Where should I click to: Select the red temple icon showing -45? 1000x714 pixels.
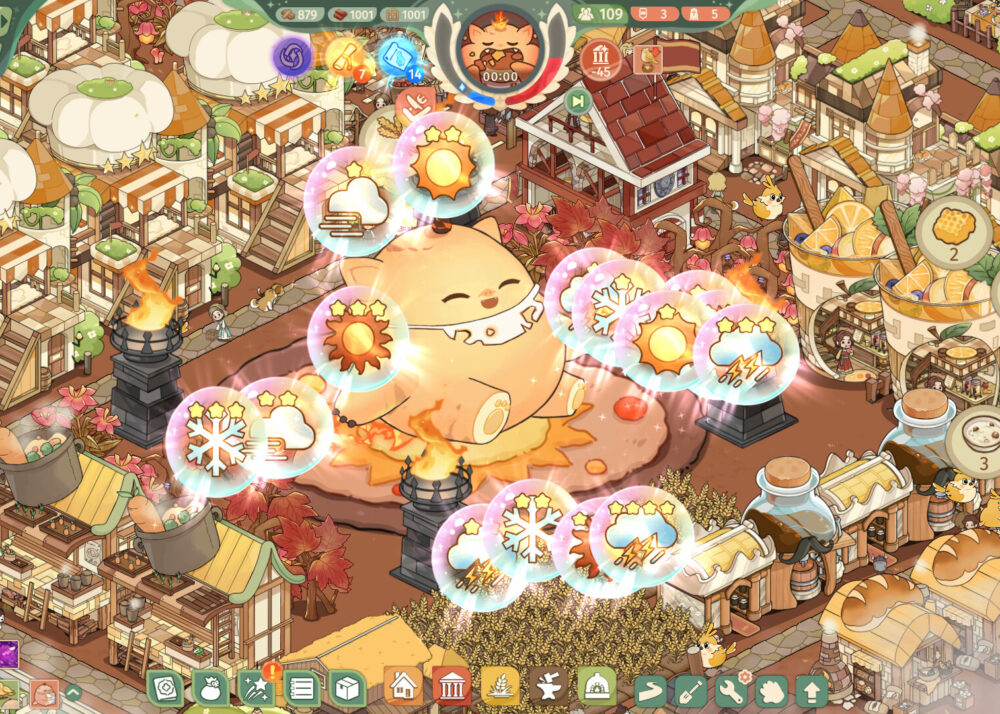coord(601,58)
